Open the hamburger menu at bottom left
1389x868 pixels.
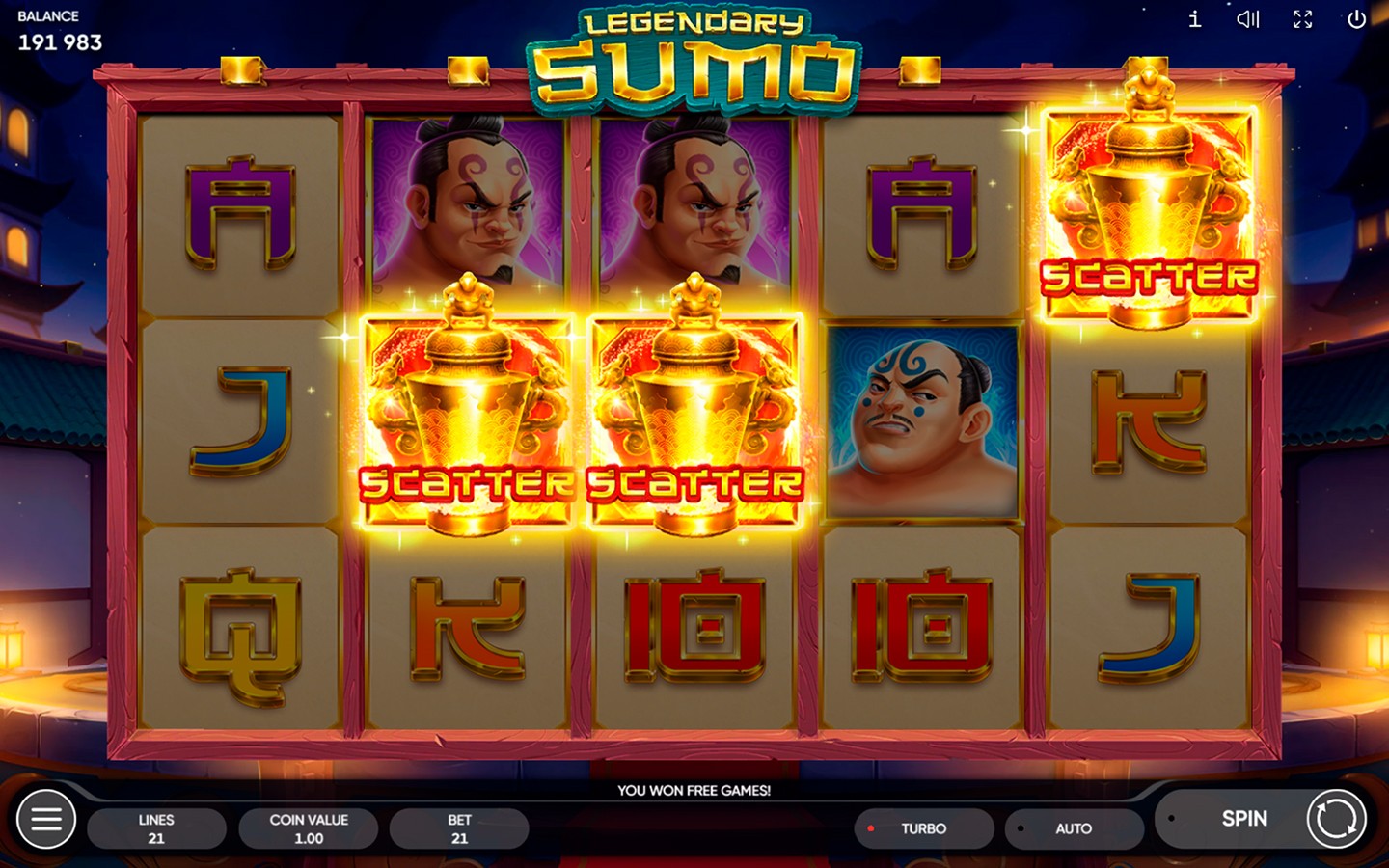coord(45,819)
